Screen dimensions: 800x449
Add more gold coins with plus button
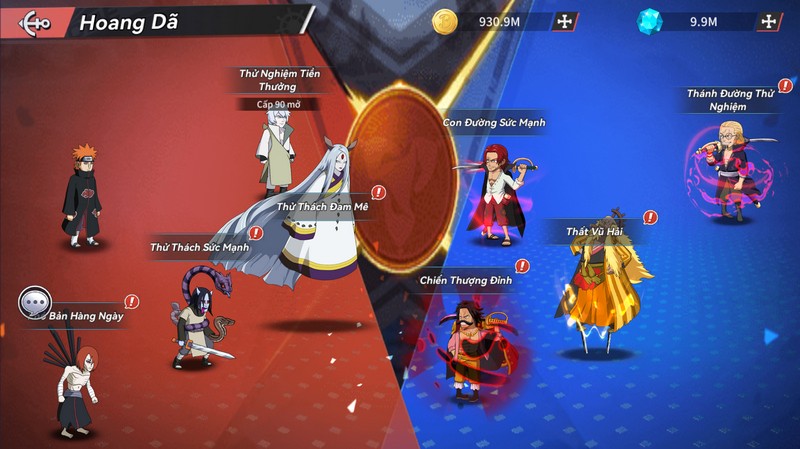tap(565, 21)
